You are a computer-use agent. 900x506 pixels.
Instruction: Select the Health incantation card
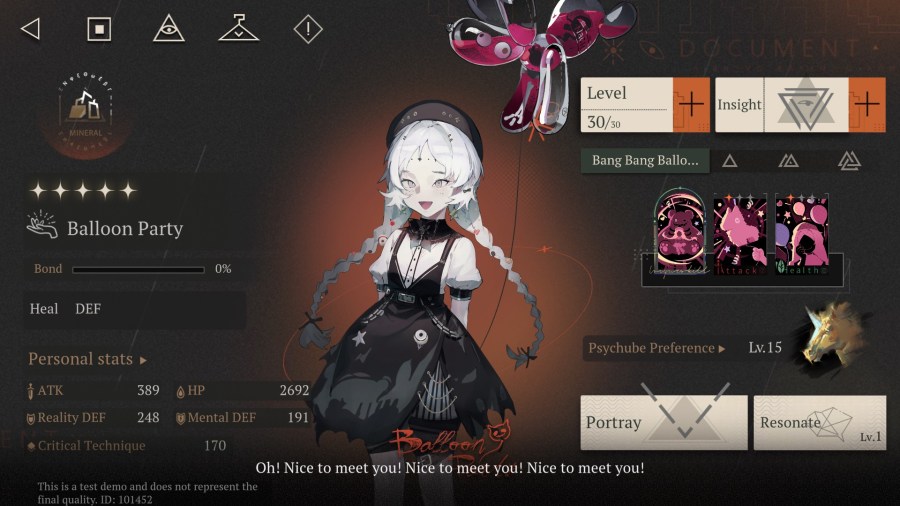[801, 232]
